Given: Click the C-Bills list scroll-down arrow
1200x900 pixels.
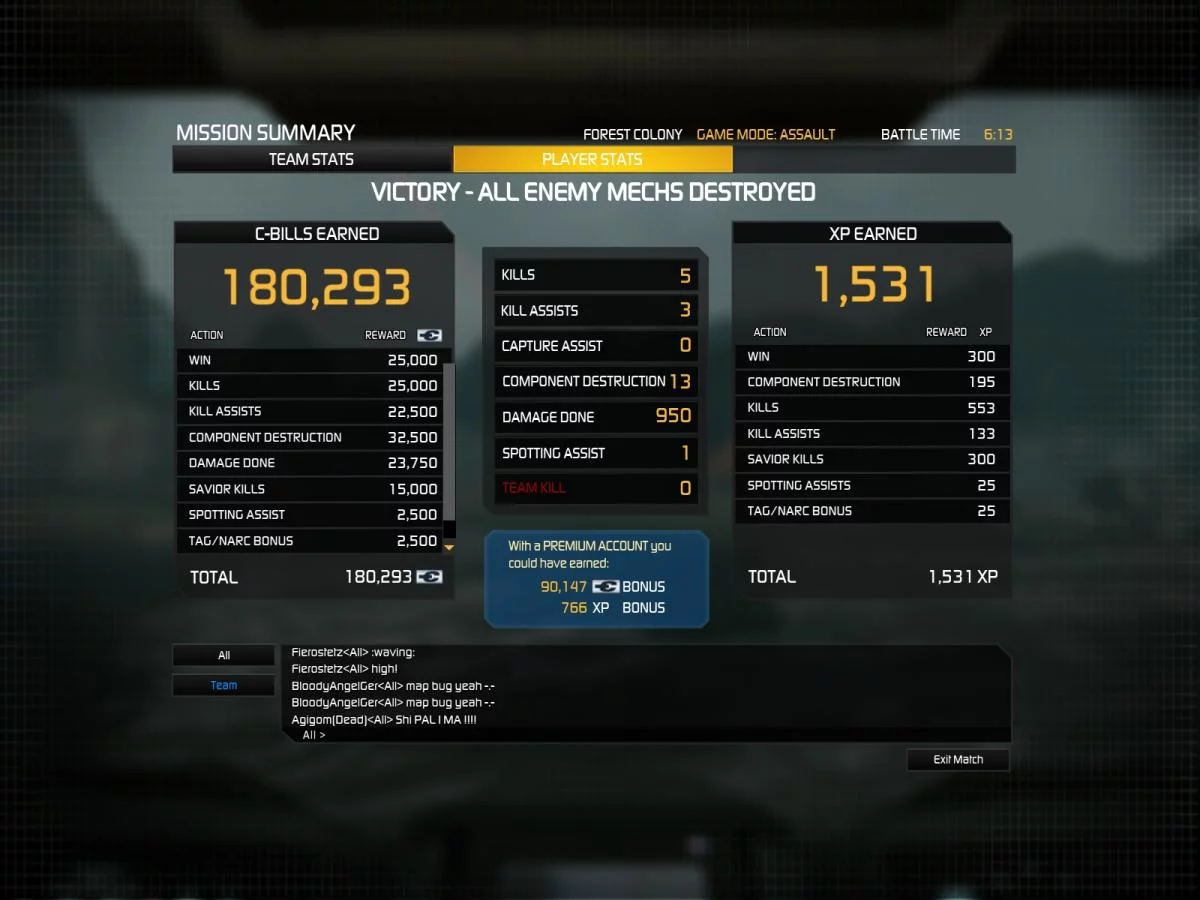Looking at the screenshot, I should [449, 547].
